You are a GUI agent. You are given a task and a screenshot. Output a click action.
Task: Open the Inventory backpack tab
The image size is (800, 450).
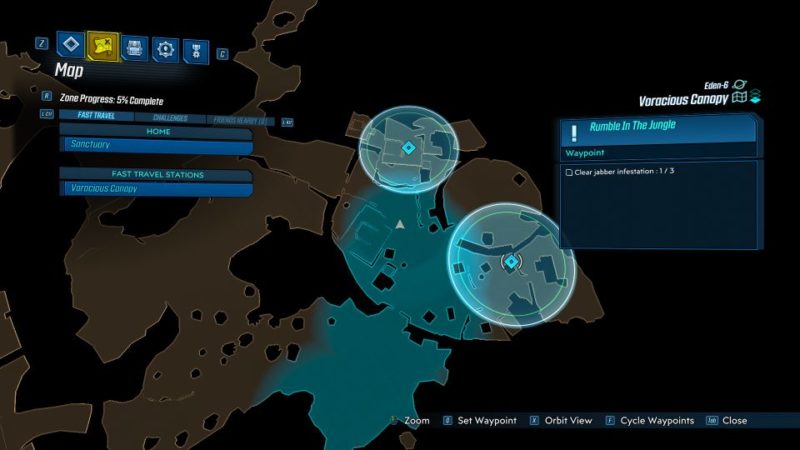pyautogui.click(x=133, y=46)
